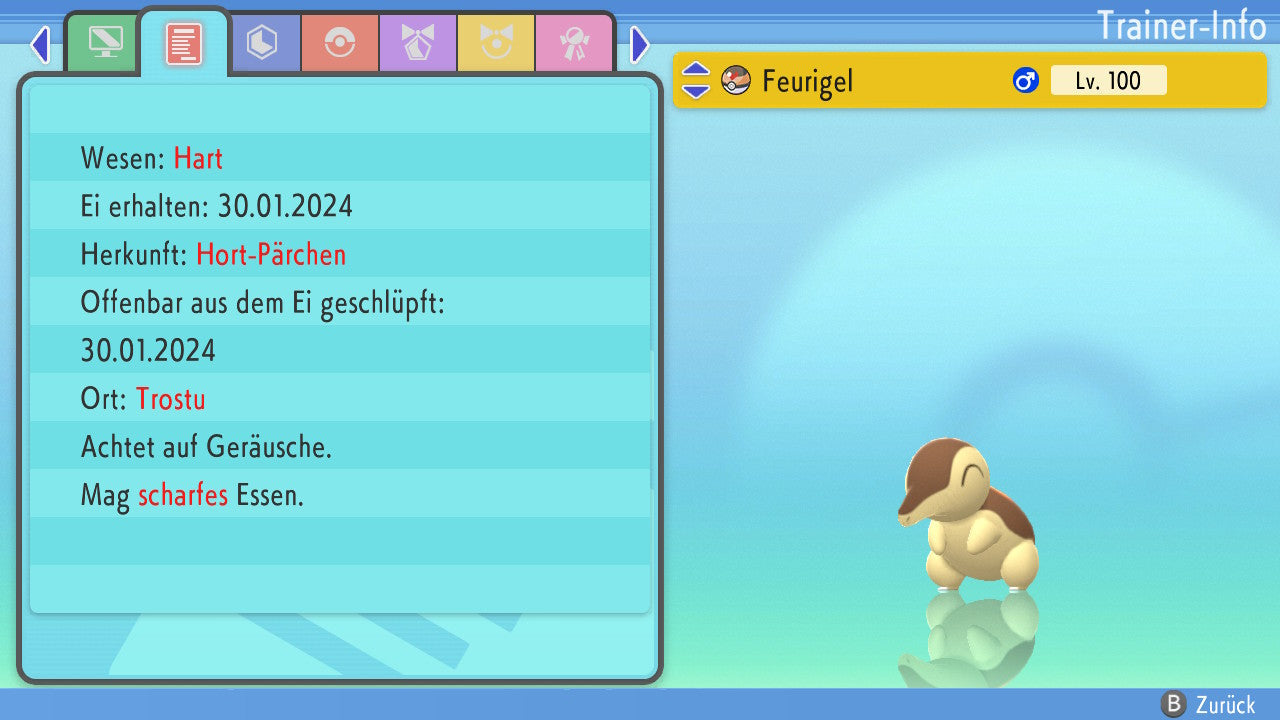1280x720 pixels.
Task: Select the red trainer memo tab
Action: coord(184,44)
